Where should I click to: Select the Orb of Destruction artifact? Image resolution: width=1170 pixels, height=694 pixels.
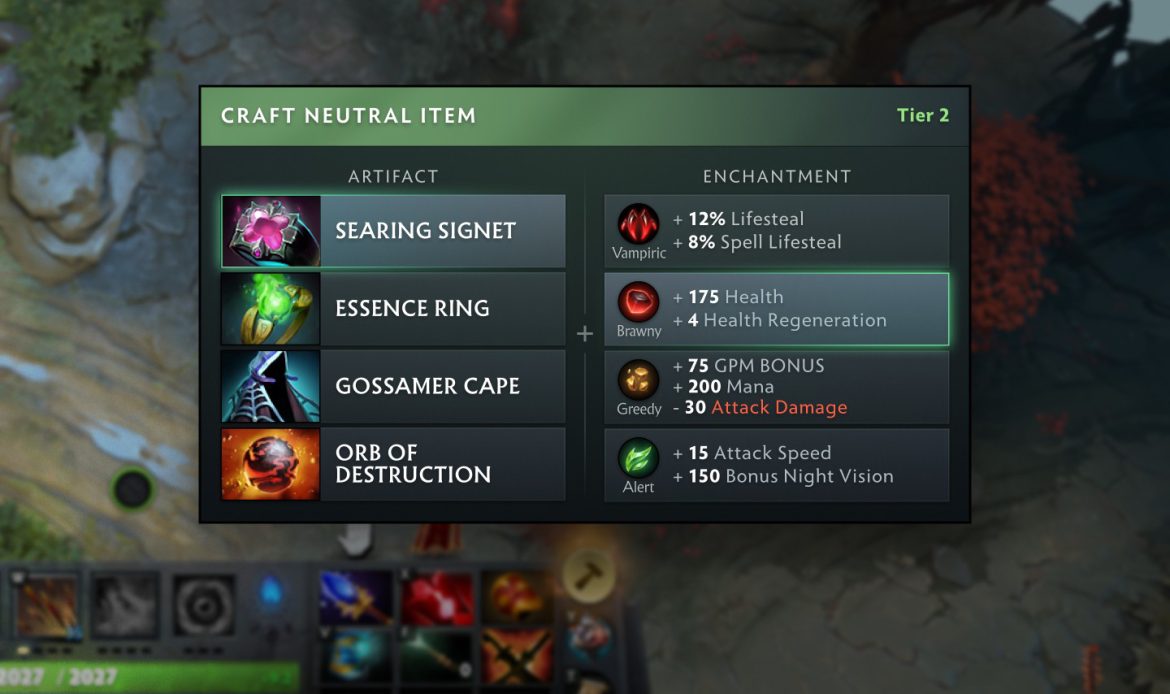(x=393, y=464)
